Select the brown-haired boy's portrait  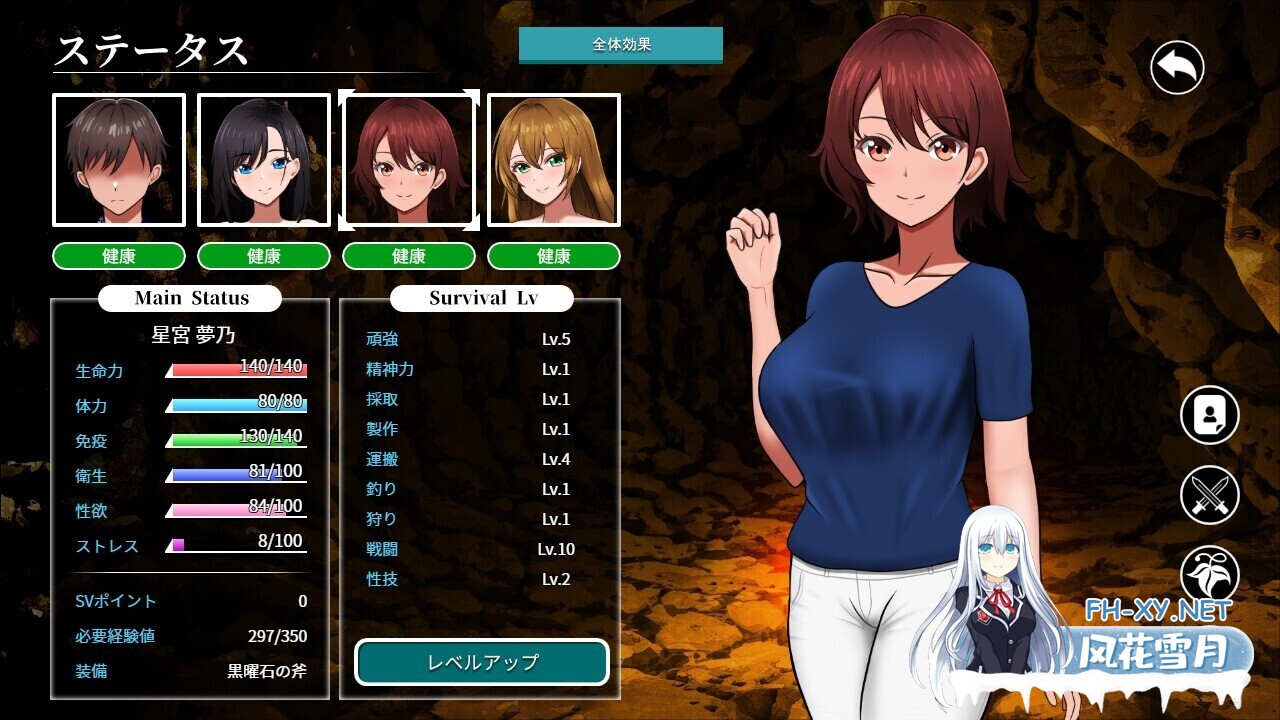click(x=118, y=159)
